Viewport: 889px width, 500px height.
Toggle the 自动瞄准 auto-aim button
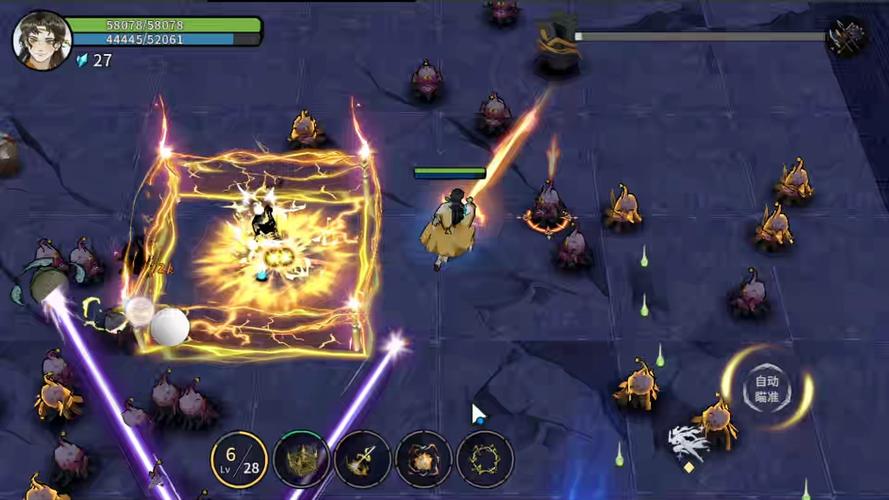click(767, 388)
